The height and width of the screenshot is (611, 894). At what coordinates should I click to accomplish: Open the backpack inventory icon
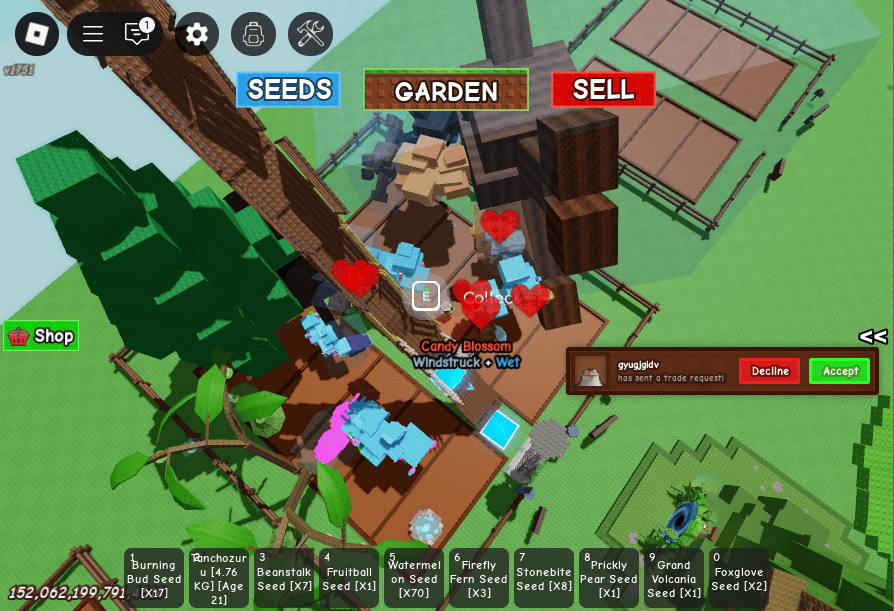(253, 34)
